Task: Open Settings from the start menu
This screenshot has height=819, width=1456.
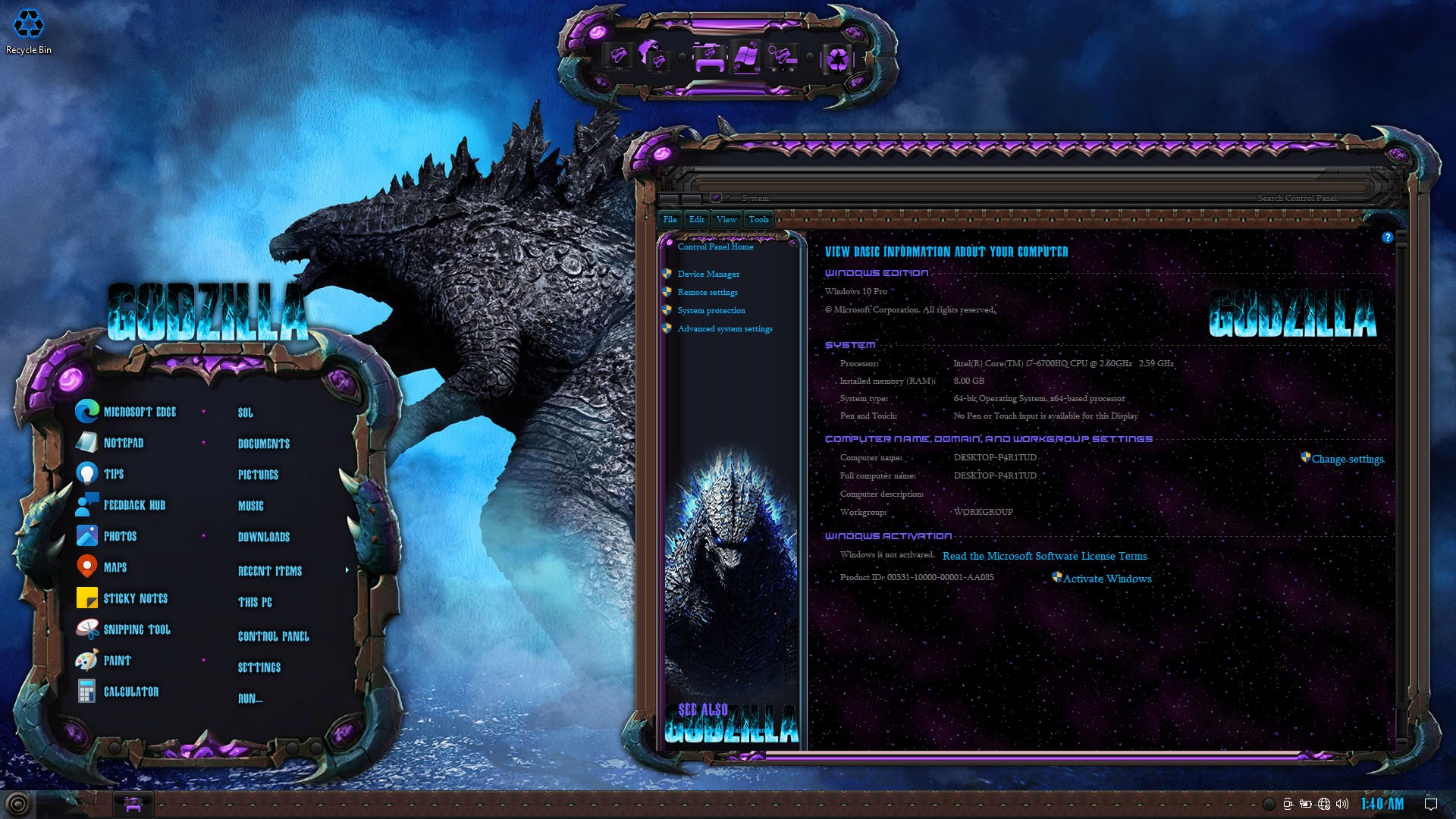Action: (259, 667)
